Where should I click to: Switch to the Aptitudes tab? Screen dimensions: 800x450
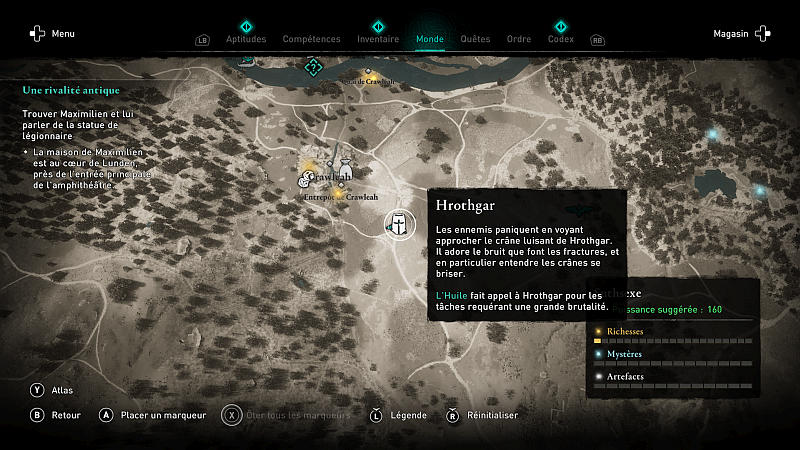246,39
